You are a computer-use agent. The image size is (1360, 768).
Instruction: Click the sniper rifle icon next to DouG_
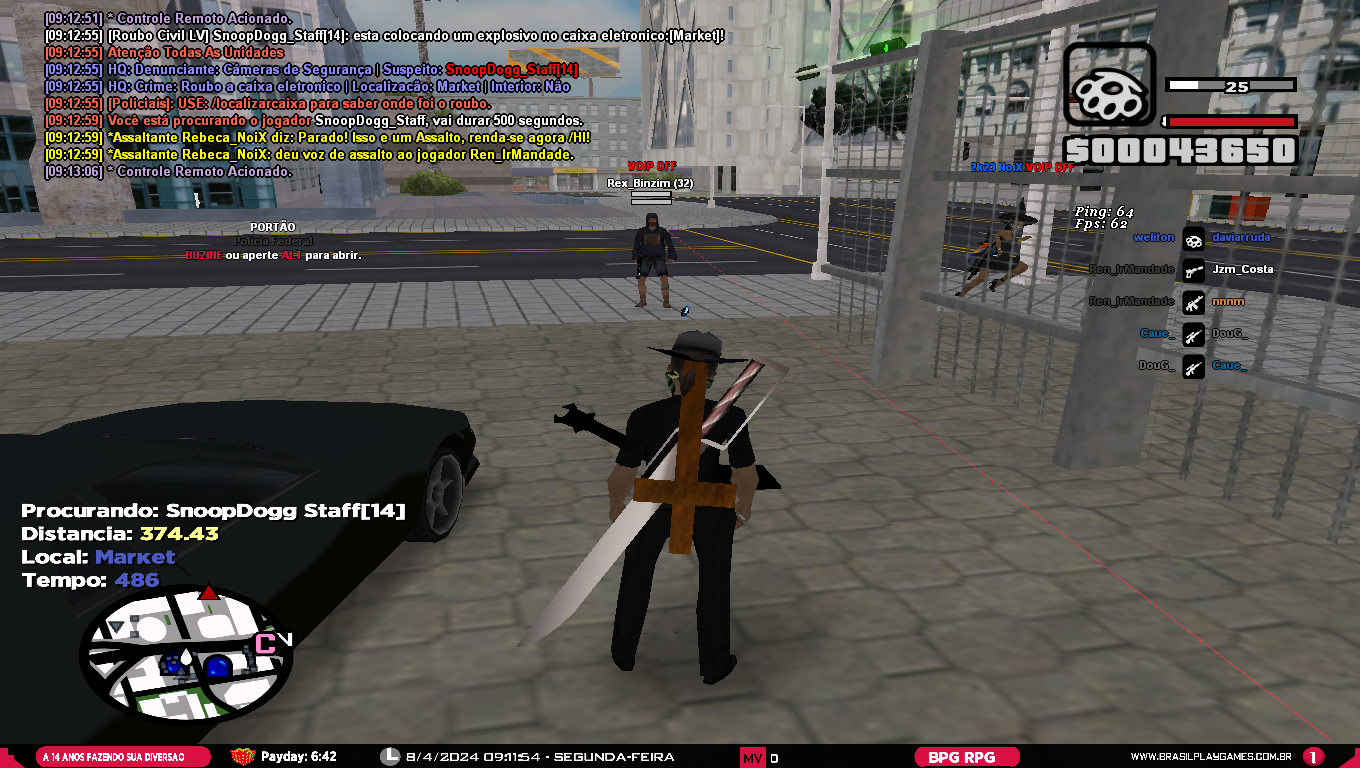(1193, 336)
